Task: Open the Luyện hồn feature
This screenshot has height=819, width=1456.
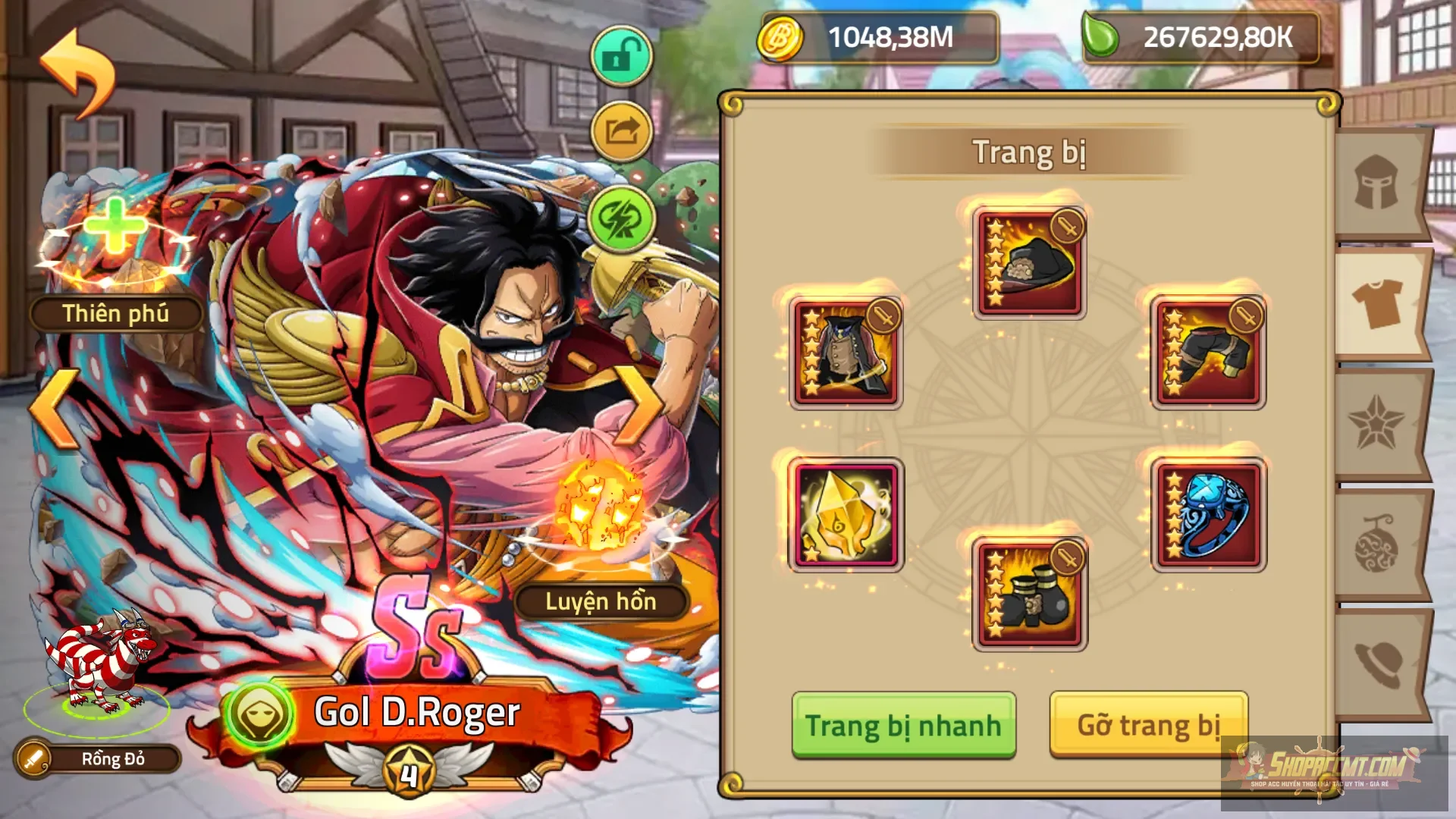Action: 603,601
